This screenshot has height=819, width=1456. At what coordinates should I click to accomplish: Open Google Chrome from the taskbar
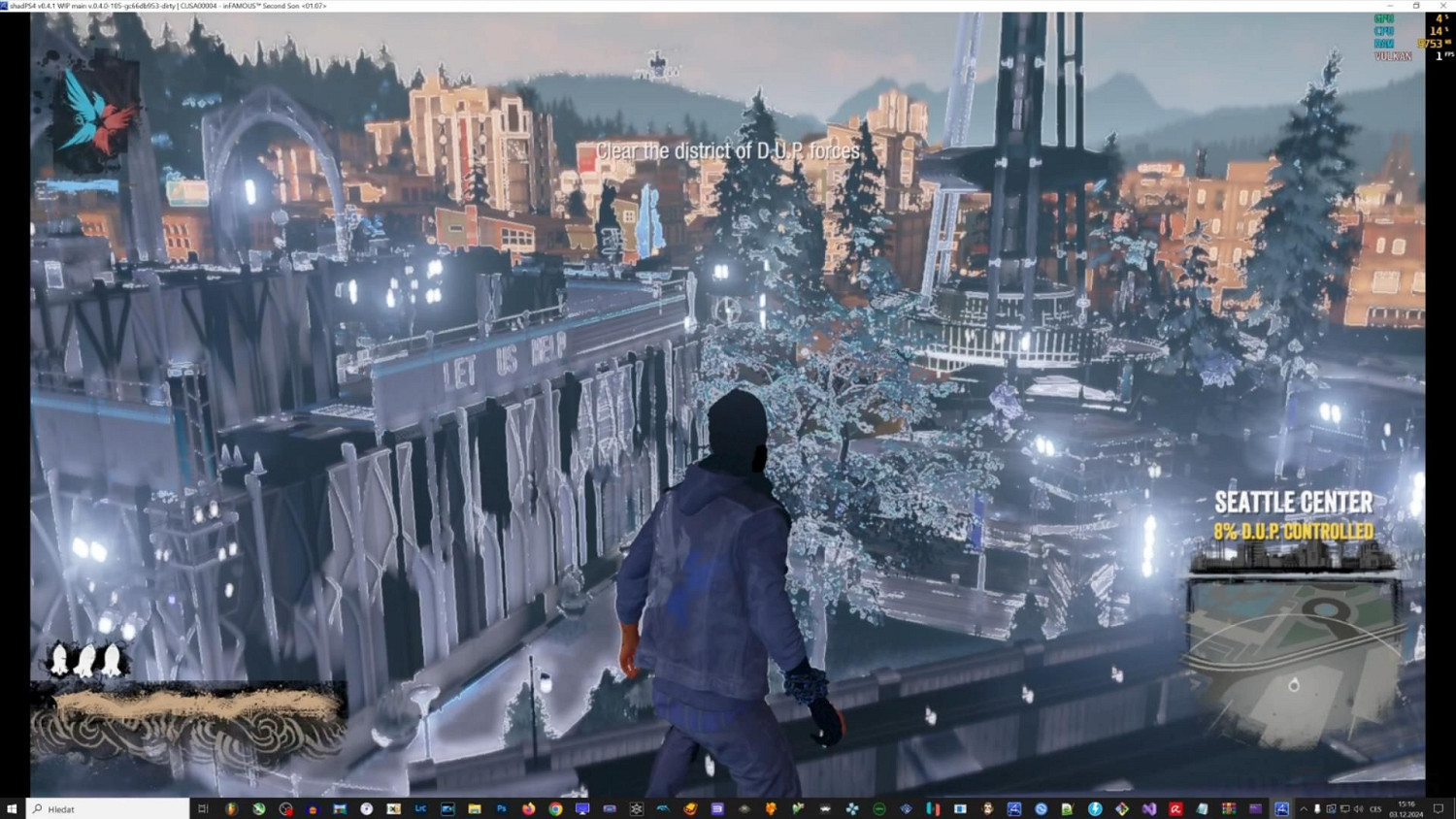pyautogui.click(x=555, y=808)
